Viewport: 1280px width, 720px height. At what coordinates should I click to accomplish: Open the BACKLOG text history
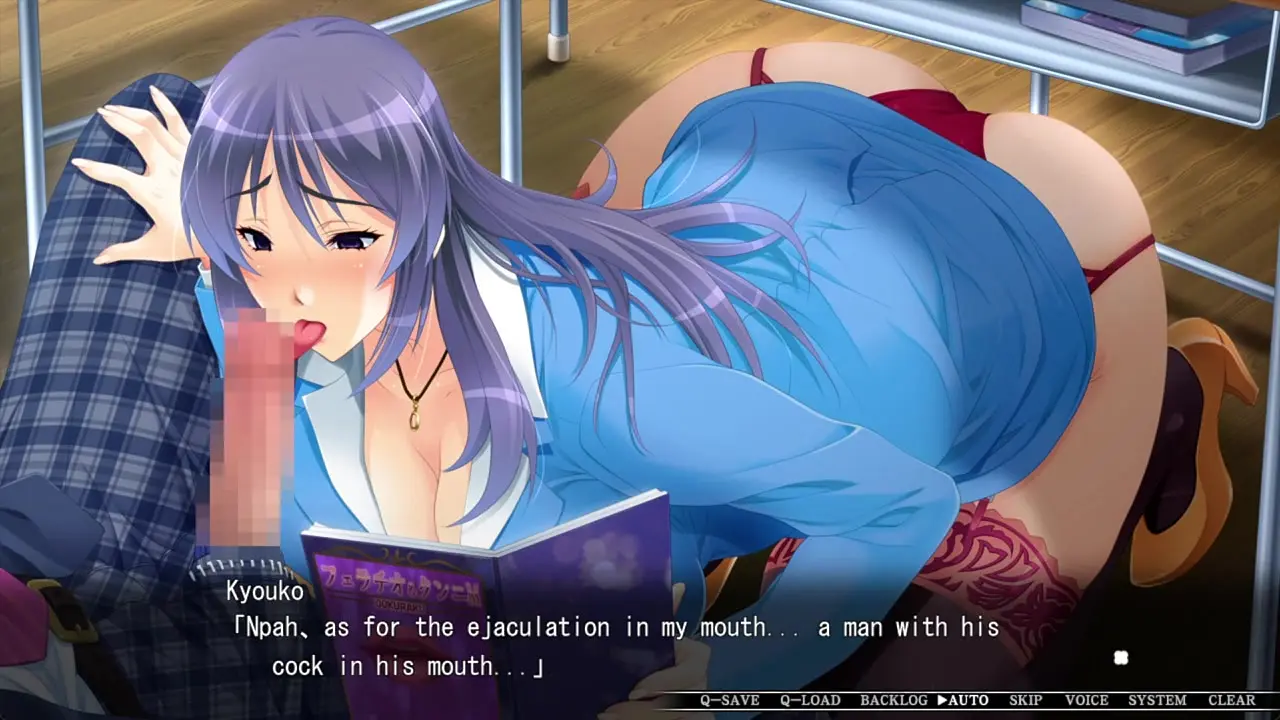(x=893, y=700)
